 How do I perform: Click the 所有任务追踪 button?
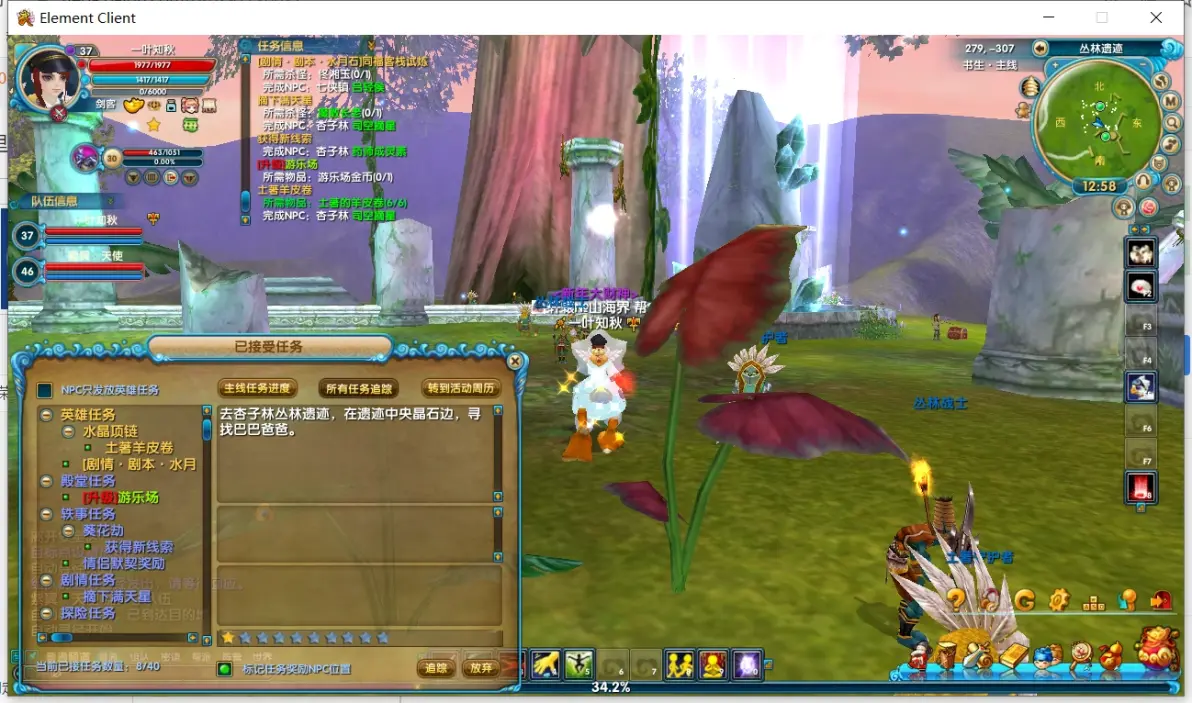click(358, 388)
